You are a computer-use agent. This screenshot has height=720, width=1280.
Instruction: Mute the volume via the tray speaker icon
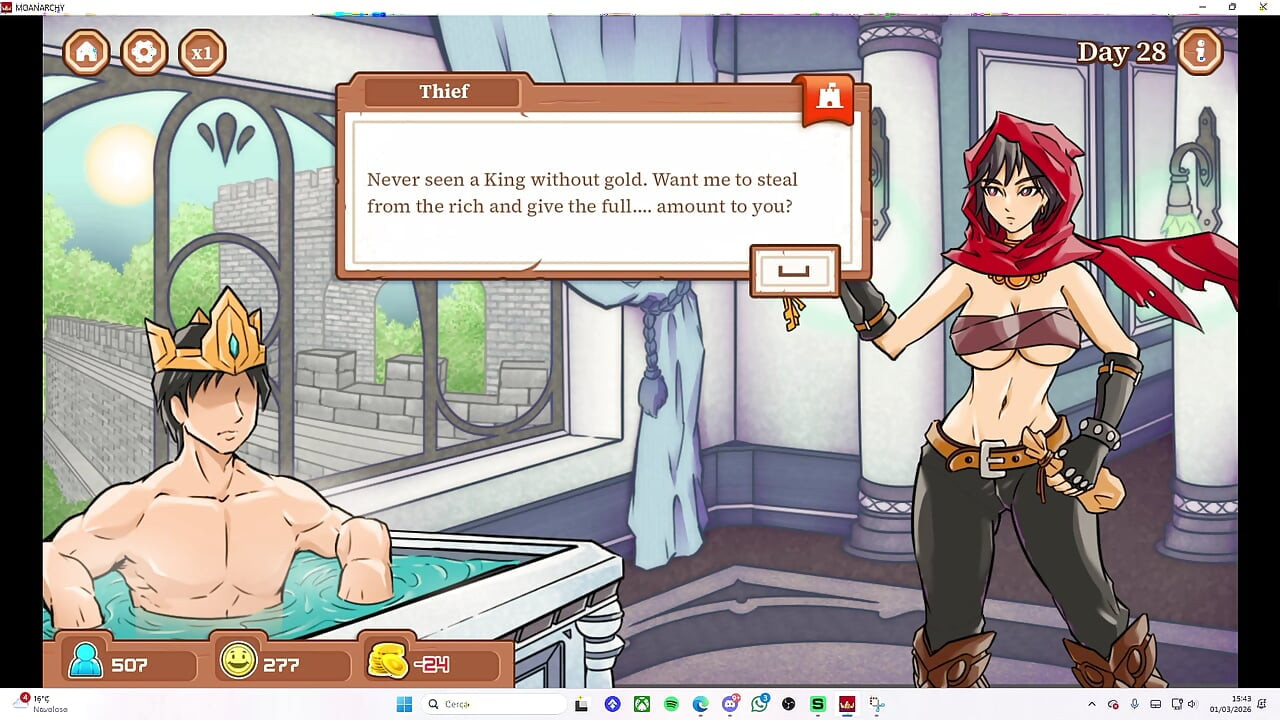point(1192,704)
